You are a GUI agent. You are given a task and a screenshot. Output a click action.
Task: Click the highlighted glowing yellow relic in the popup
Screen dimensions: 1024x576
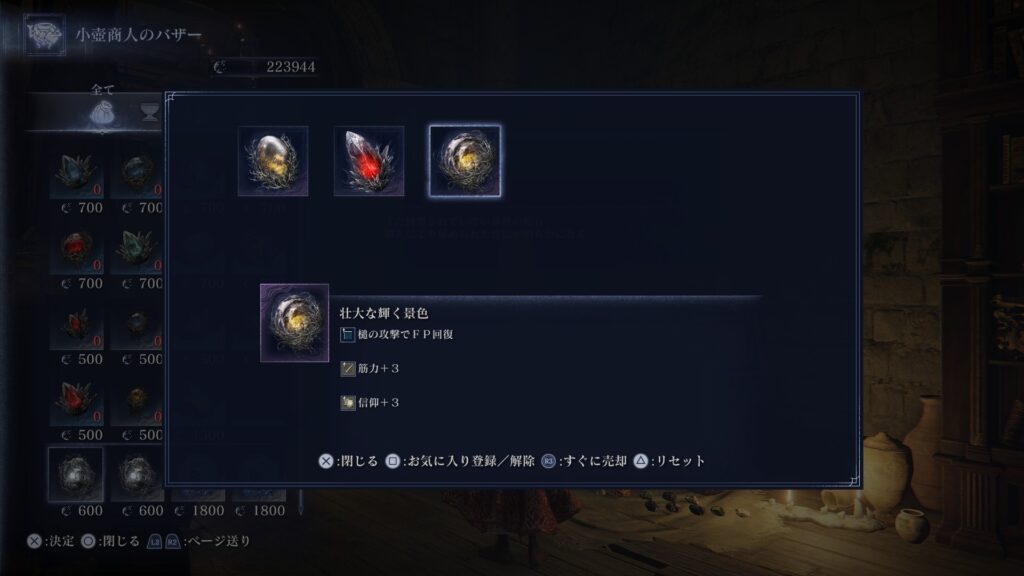(465, 161)
